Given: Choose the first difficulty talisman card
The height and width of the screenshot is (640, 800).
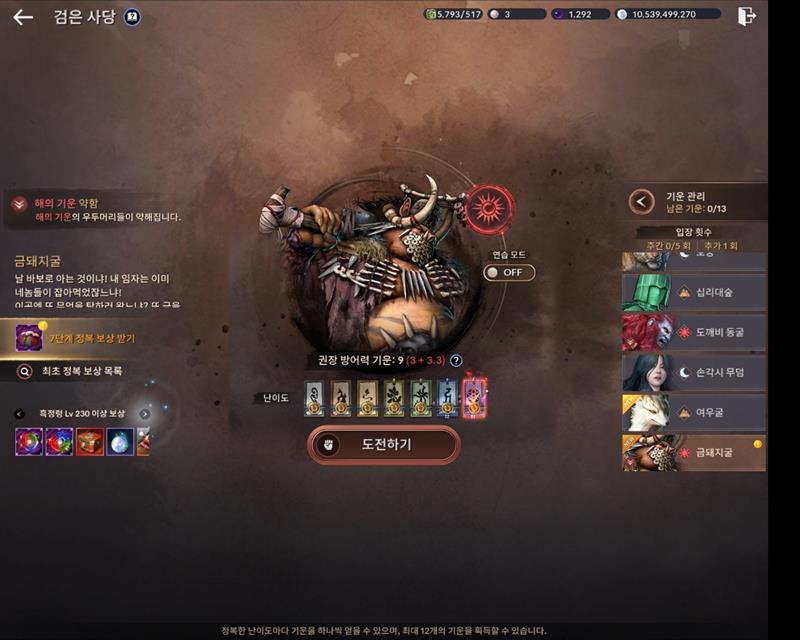Looking at the screenshot, I should [x=314, y=397].
